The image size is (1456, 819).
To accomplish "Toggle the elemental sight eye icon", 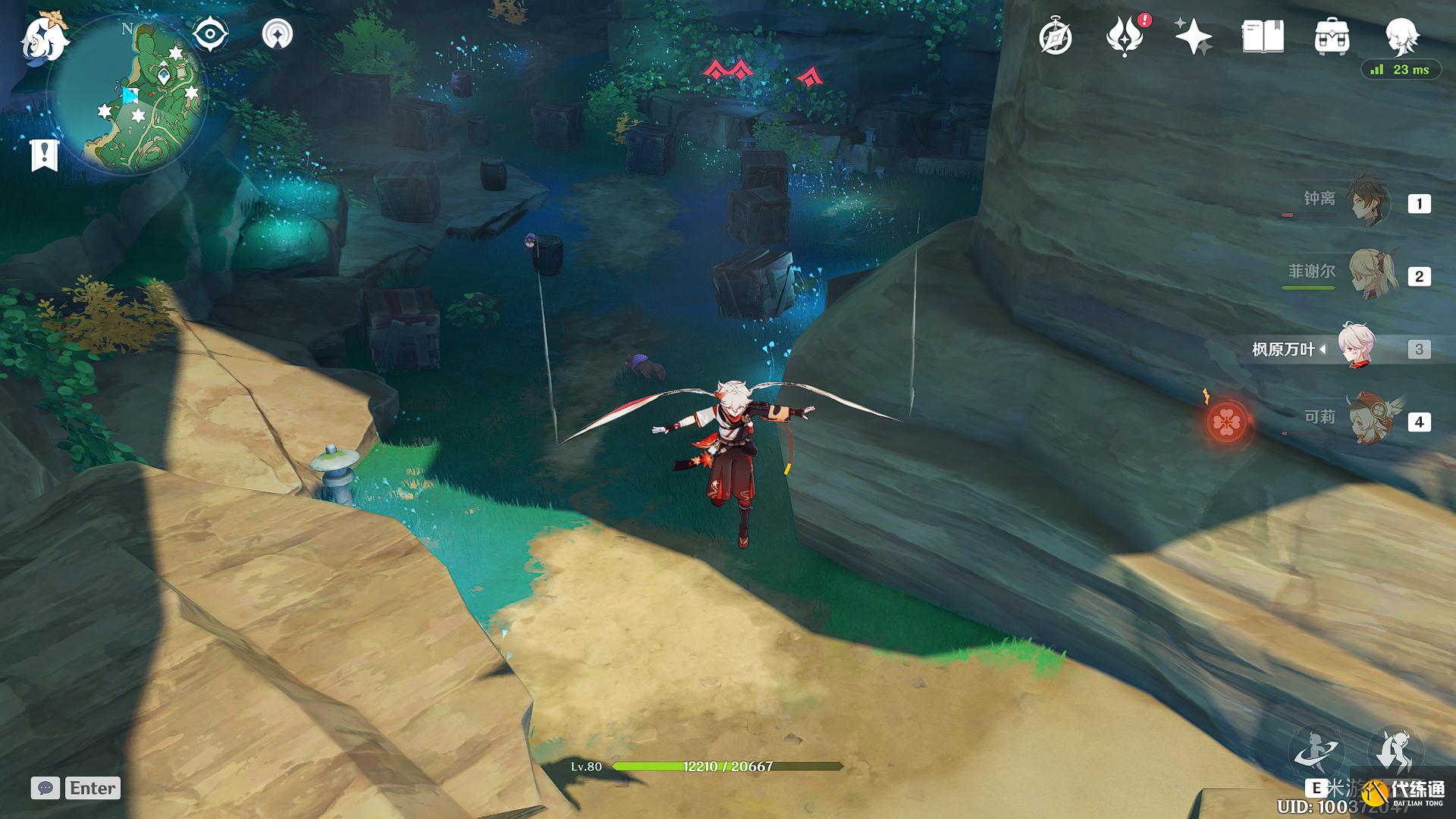I will coord(210,35).
